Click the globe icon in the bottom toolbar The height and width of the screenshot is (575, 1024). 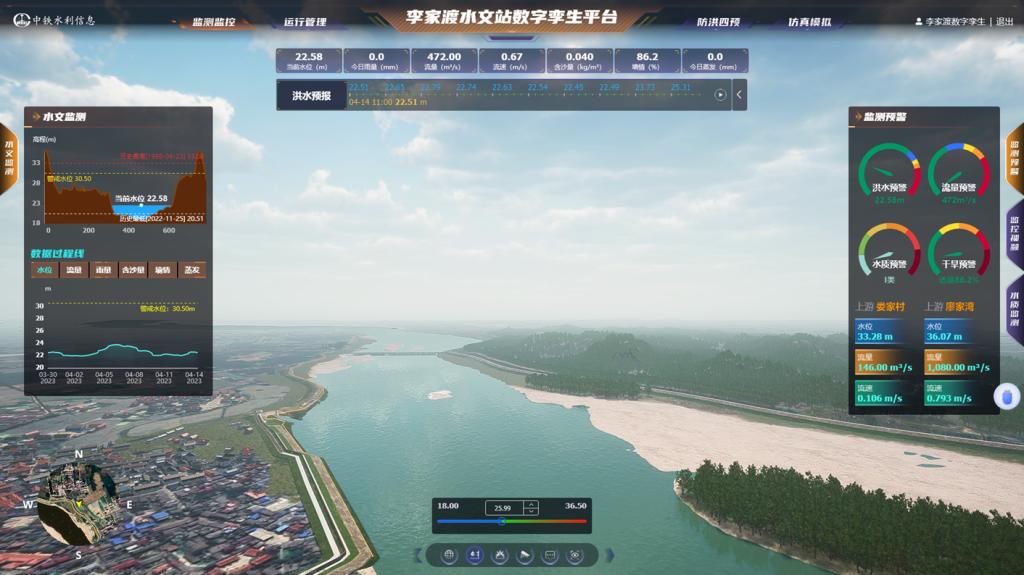(x=449, y=555)
